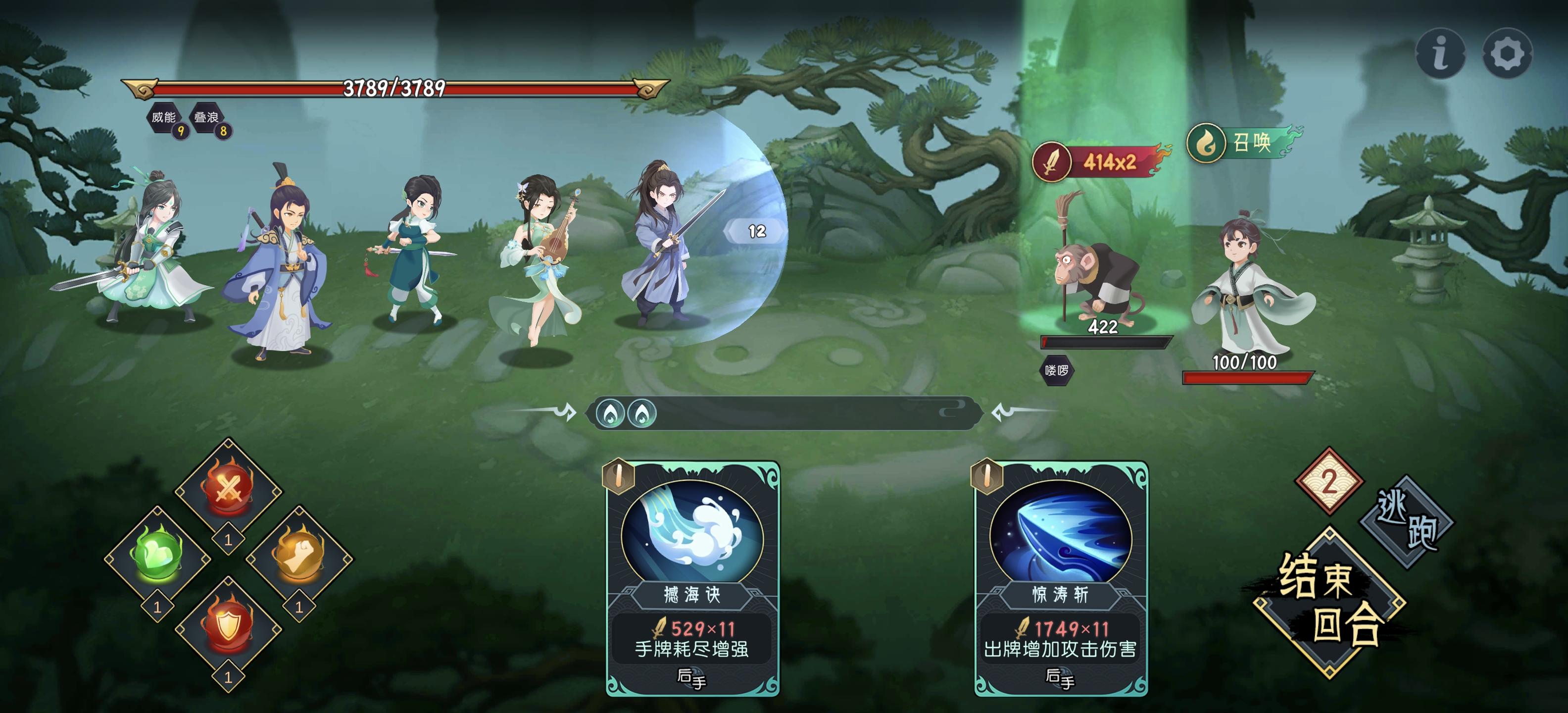Open game settings with the gear icon

pos(1508,53)
